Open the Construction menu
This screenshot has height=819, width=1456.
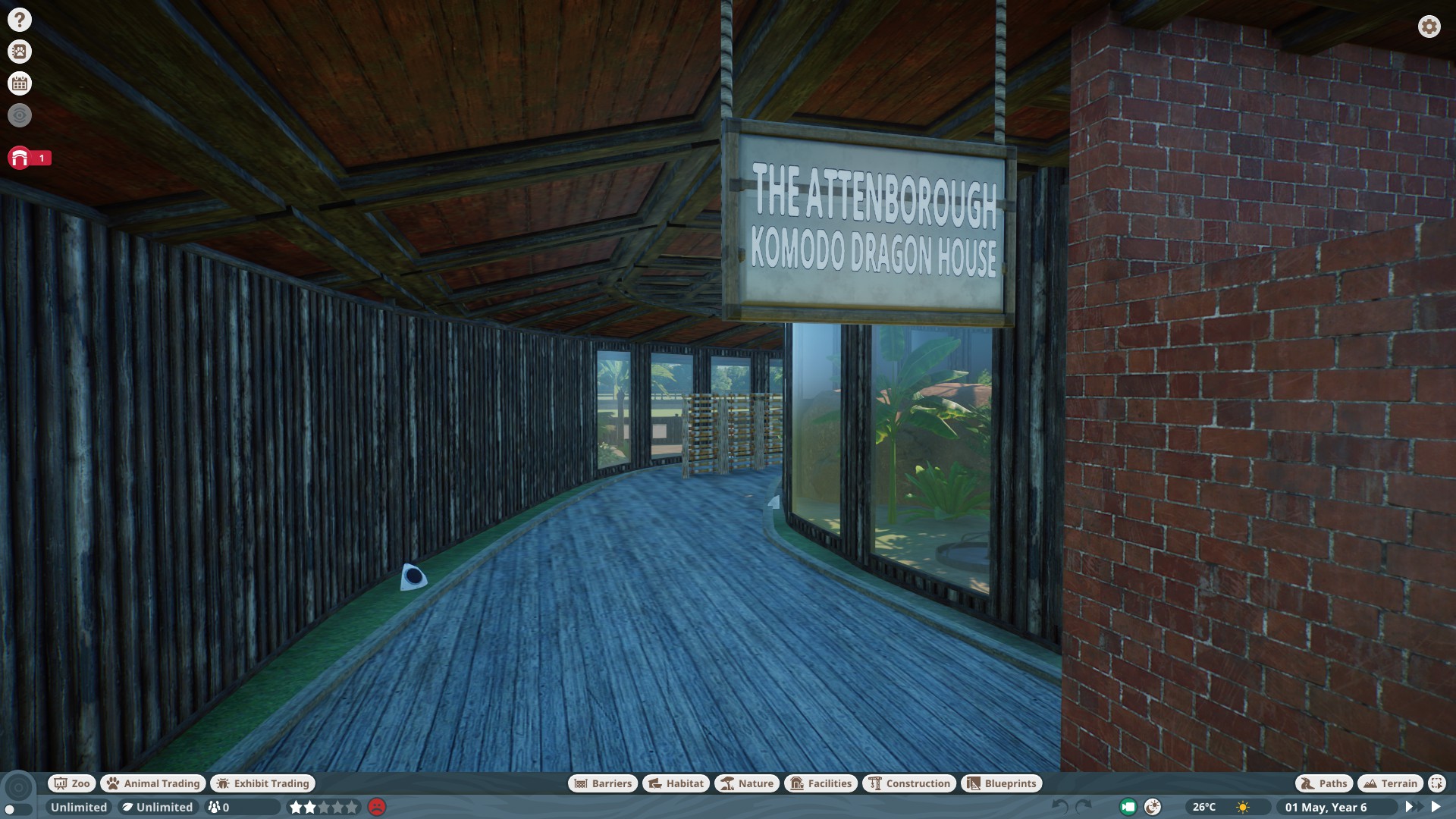point(909,783)
